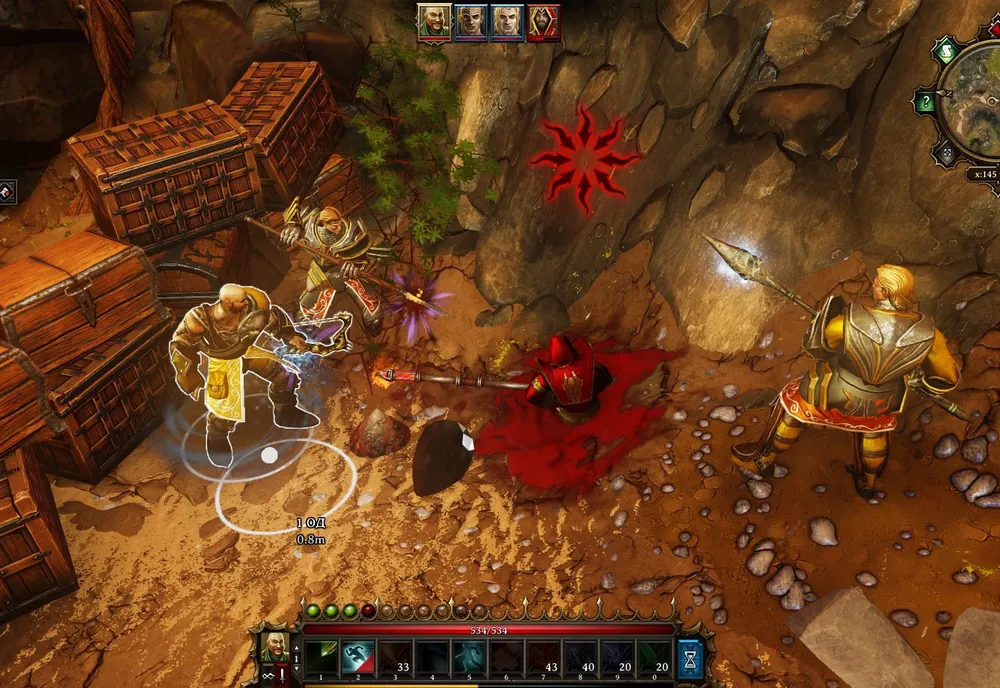Click the grey diamond button below the minimap
1000x688 pixels.
coord(946,154)
